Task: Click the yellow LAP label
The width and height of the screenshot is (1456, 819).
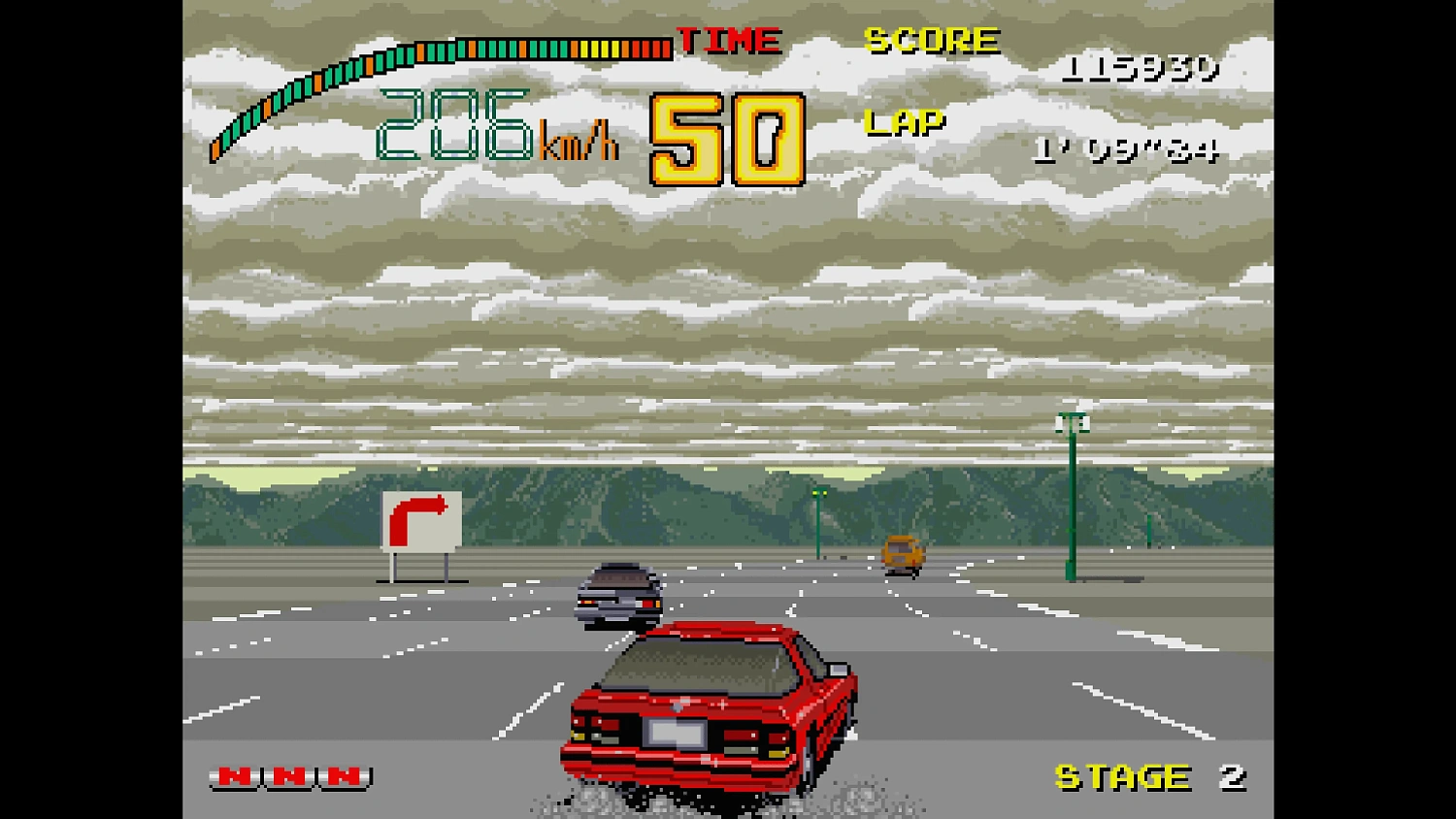Action: pos(905,120)
